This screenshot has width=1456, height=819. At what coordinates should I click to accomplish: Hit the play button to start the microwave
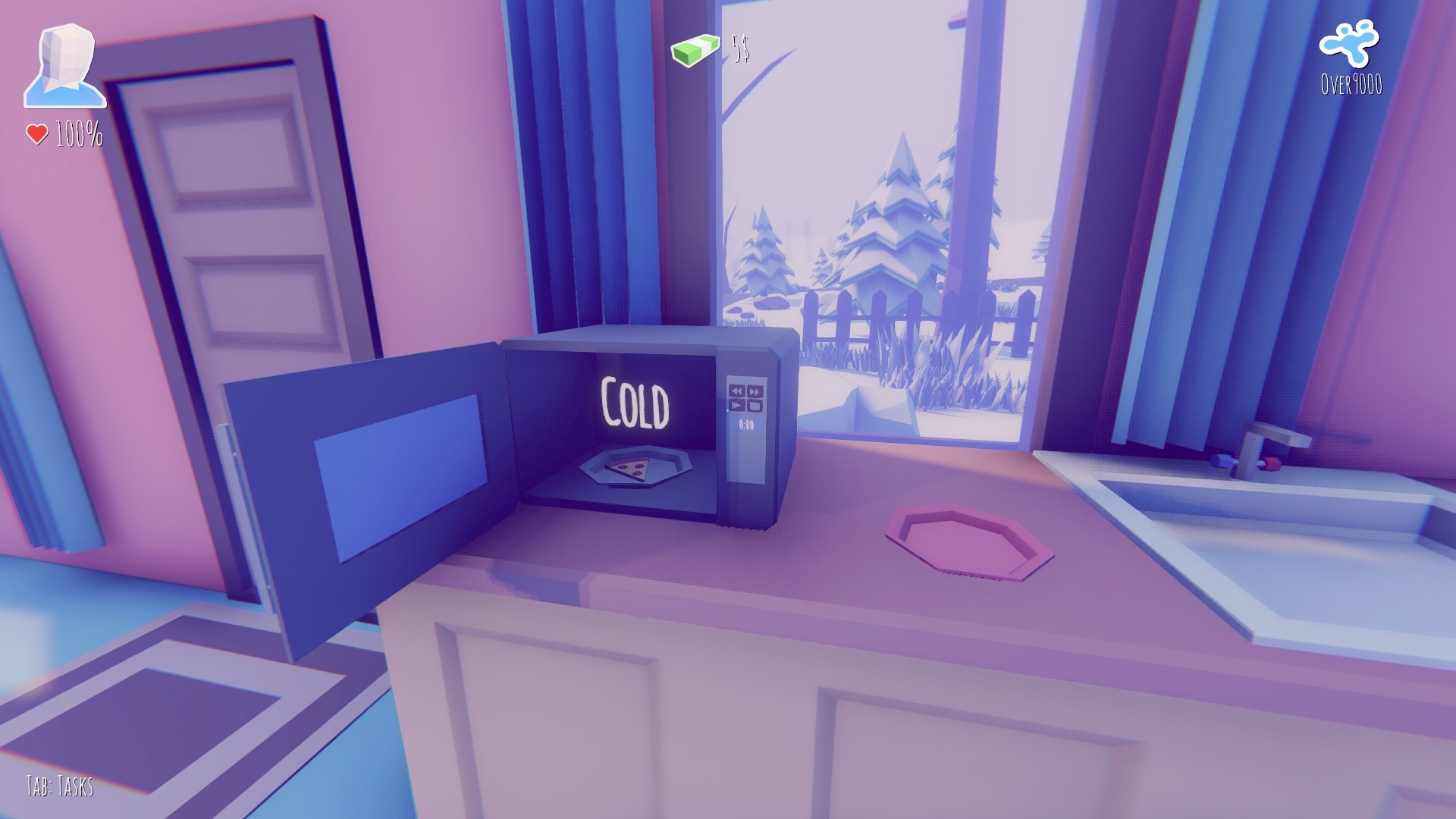737,405
